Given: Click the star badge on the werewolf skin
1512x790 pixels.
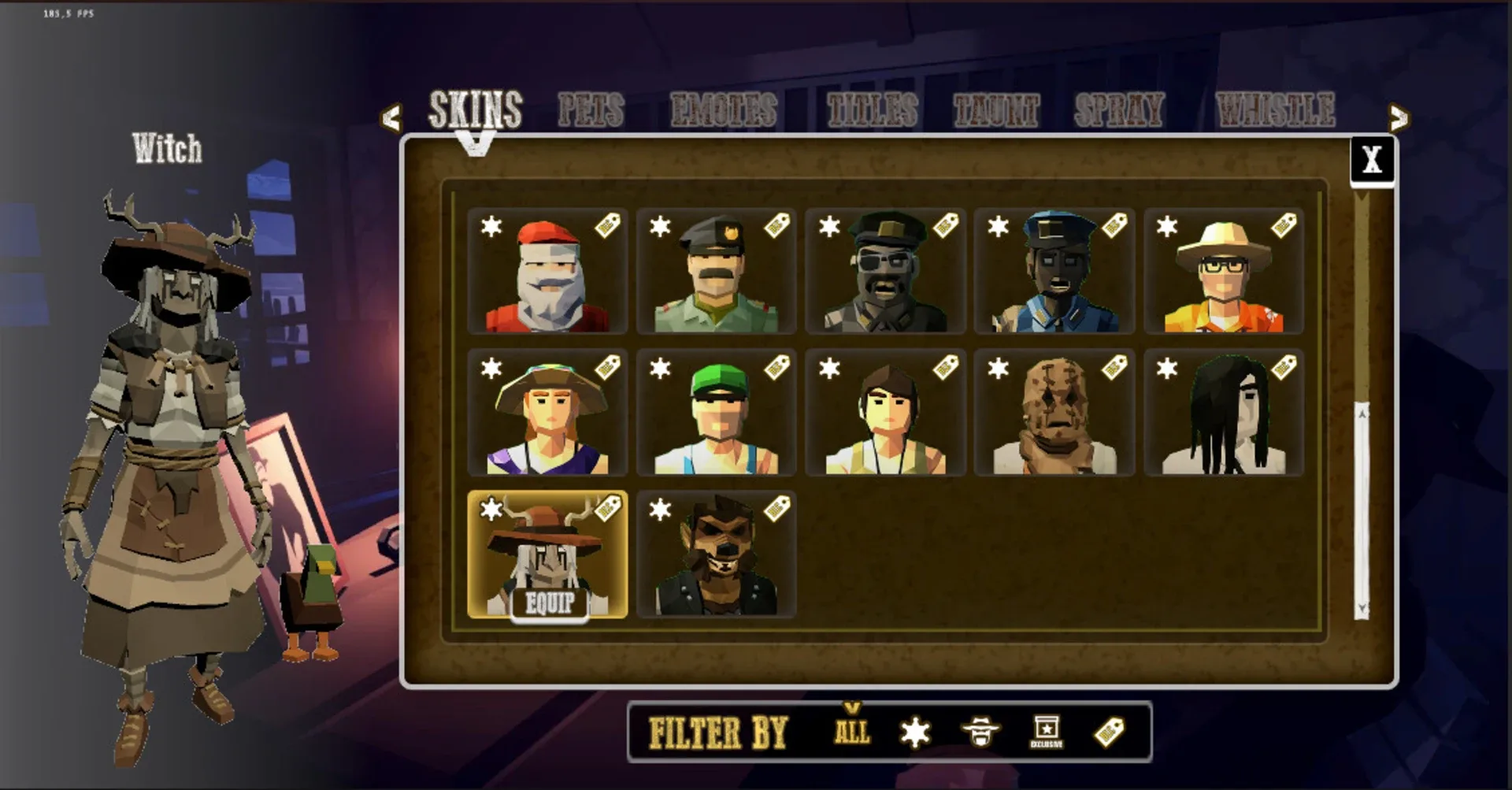Looking at the screenshot, I should (660, 510).
